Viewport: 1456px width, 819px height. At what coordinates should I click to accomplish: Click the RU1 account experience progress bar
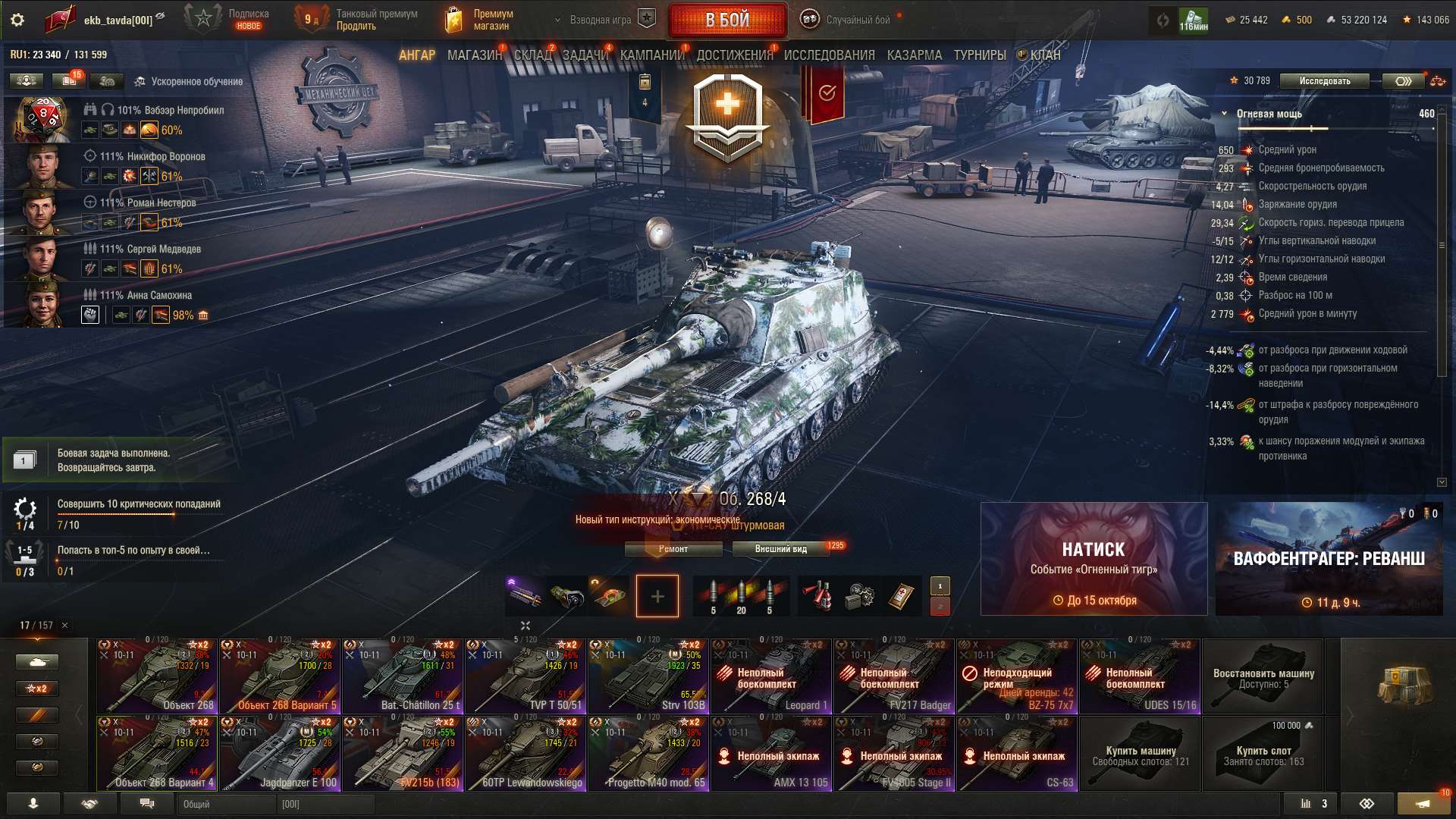pos(59,55)
